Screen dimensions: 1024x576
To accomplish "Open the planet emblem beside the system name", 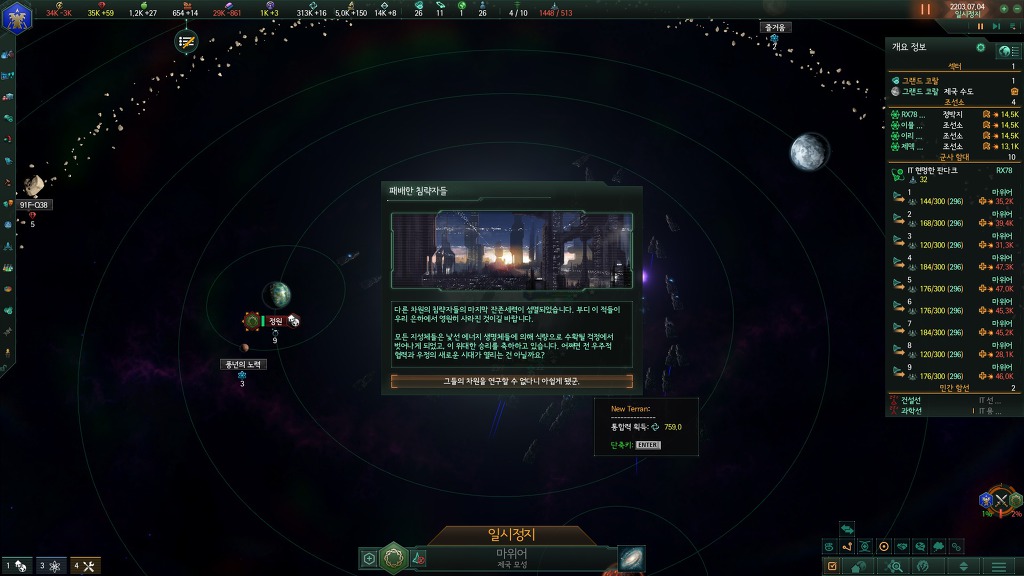I will click(393, 556).
